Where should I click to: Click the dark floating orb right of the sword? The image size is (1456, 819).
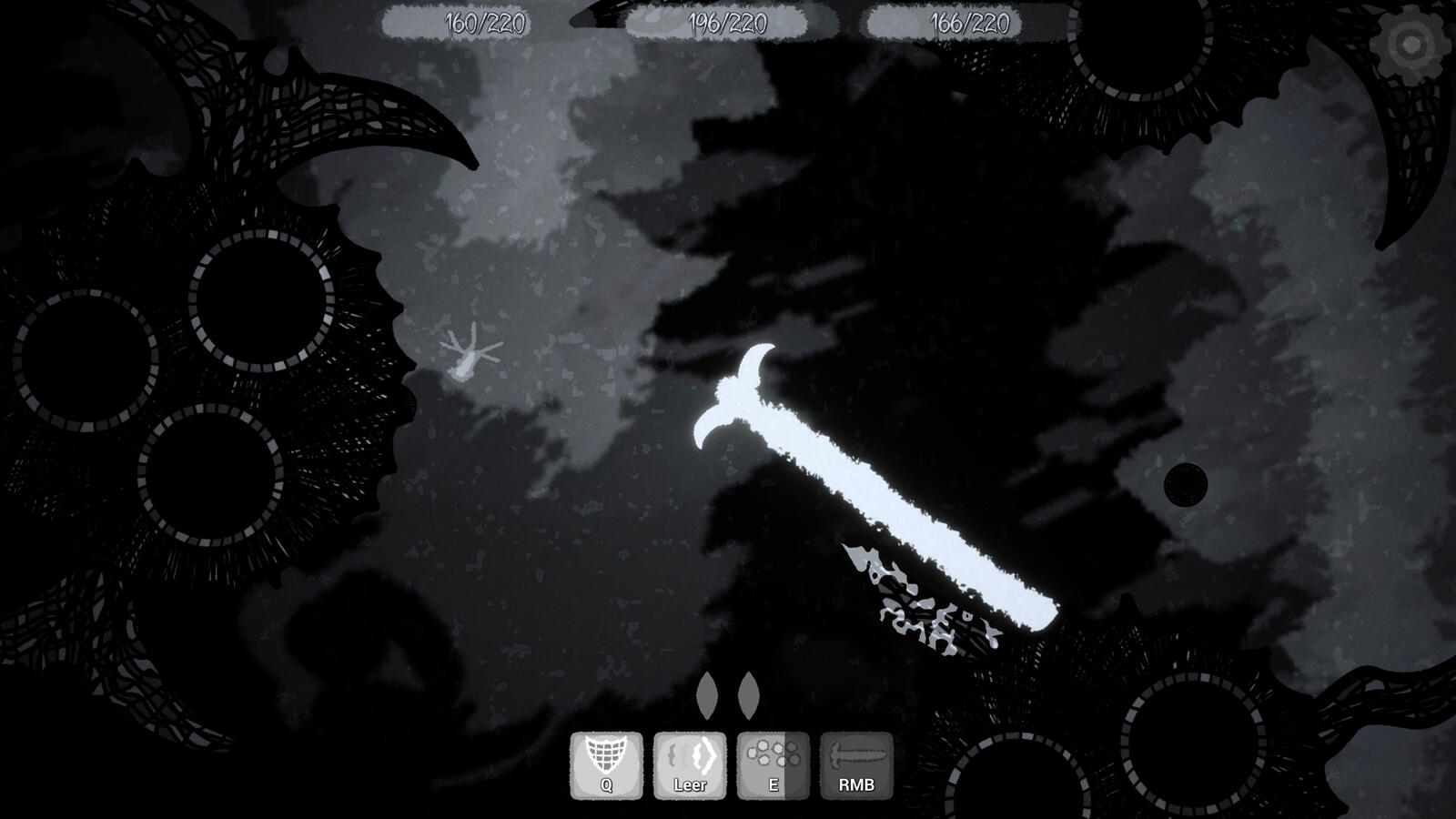(x=1186, y=487)
